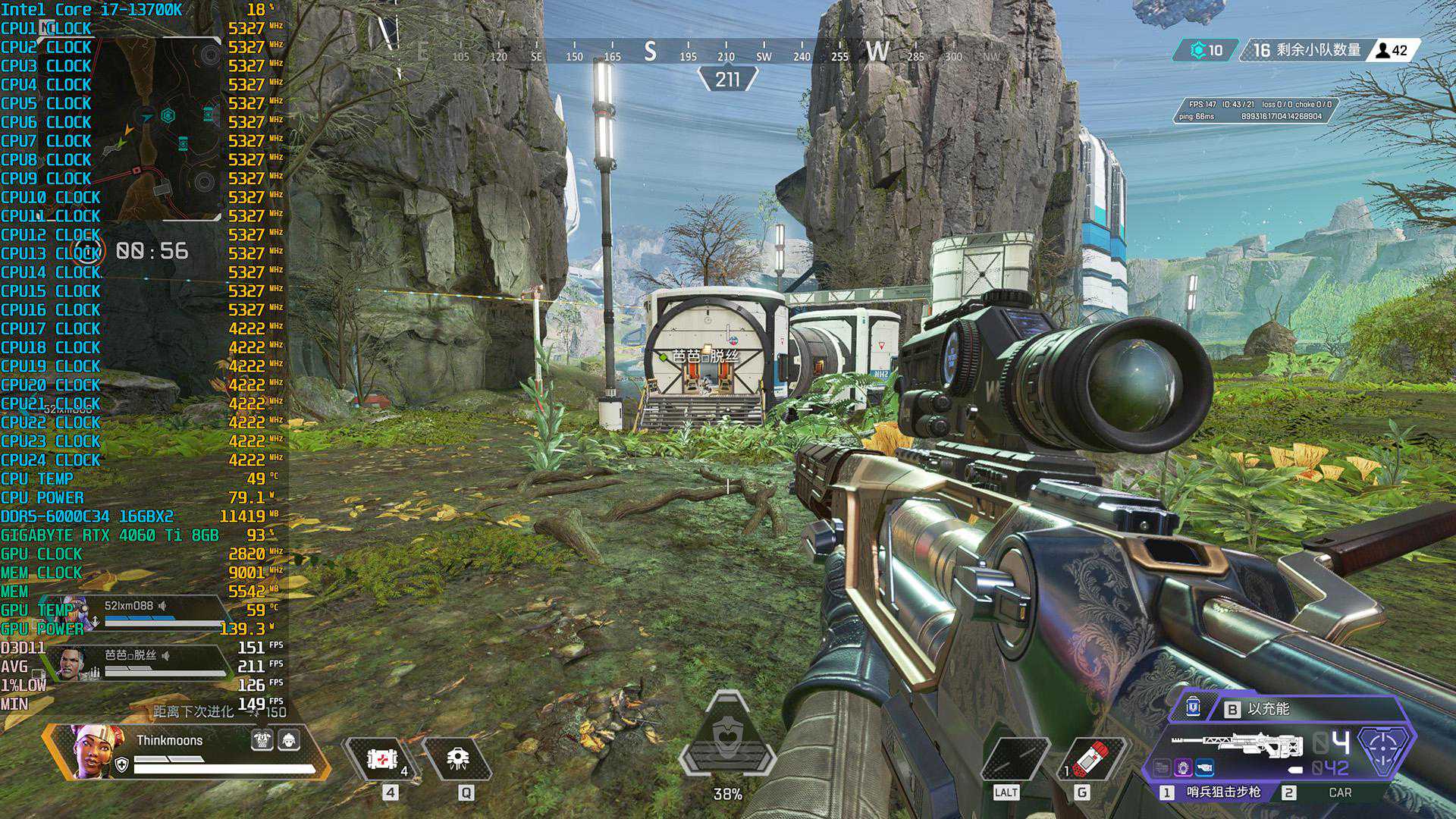The width and height of the screenshot is (1456, 819).
Task: Click the helmet perk icon
Action: click(x=289, y=740)
